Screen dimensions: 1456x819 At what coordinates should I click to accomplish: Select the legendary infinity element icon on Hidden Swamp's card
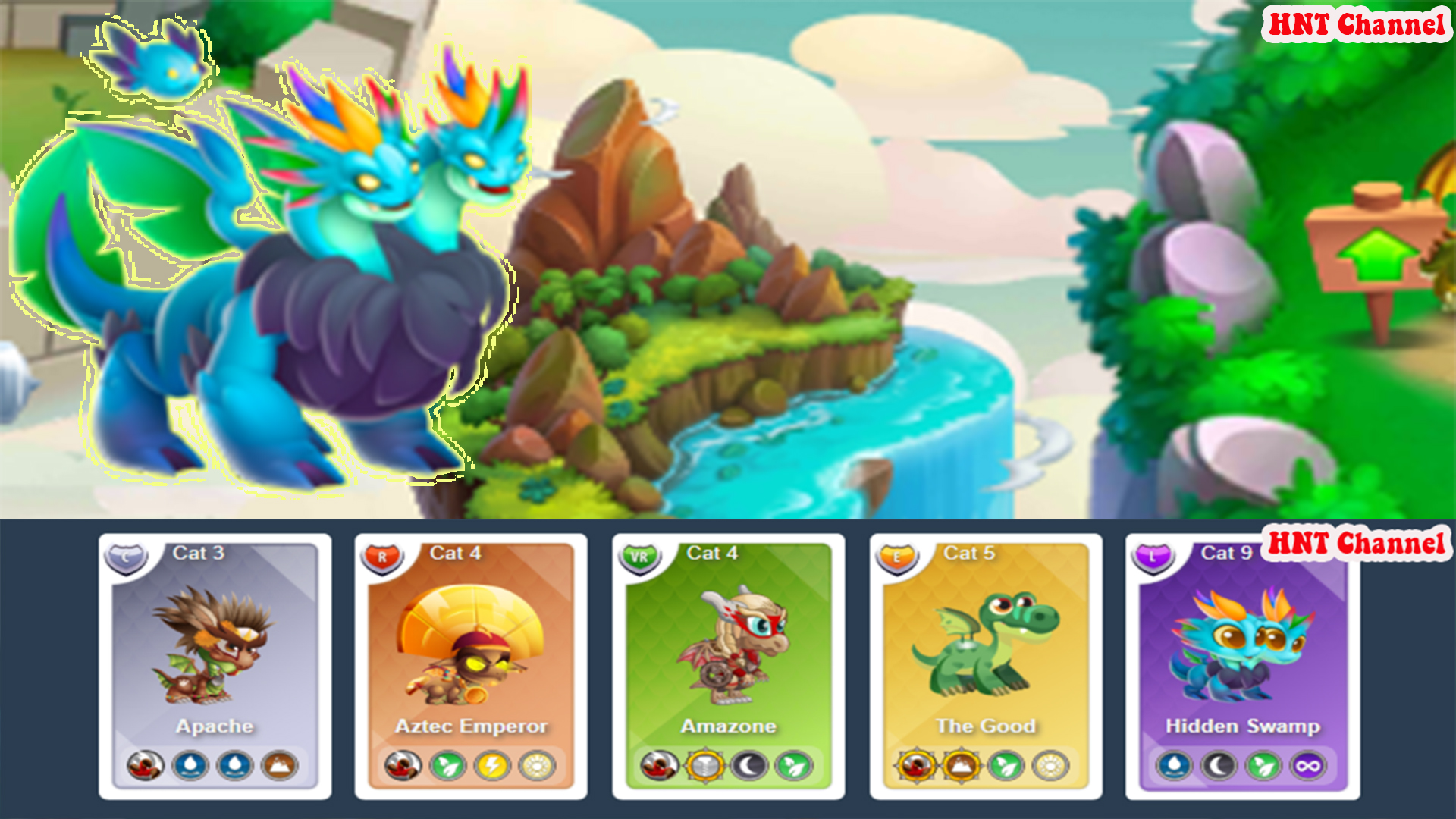point(1307,766)
